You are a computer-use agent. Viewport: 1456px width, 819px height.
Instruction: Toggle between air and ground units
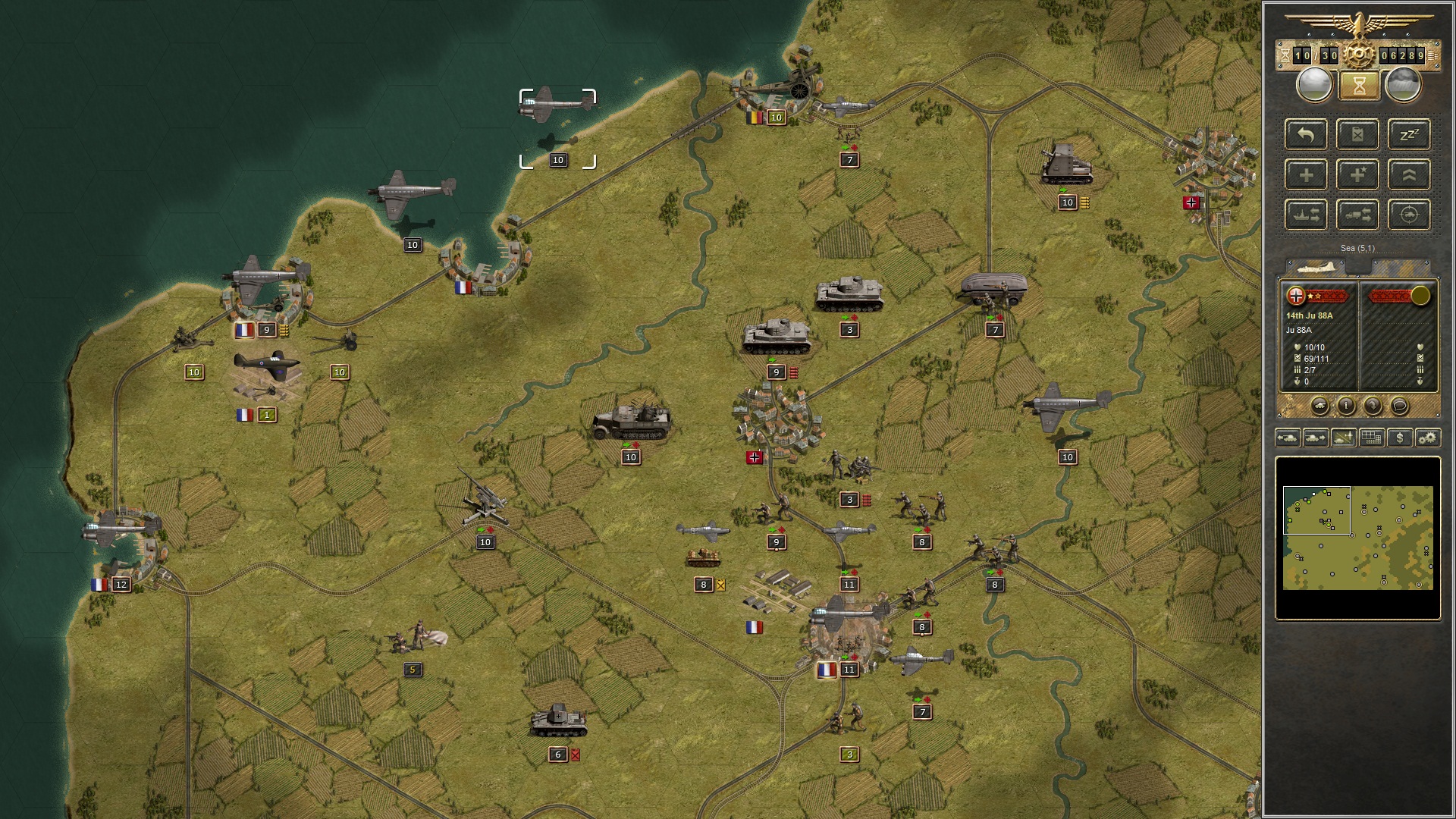(x=1343, y=438)
